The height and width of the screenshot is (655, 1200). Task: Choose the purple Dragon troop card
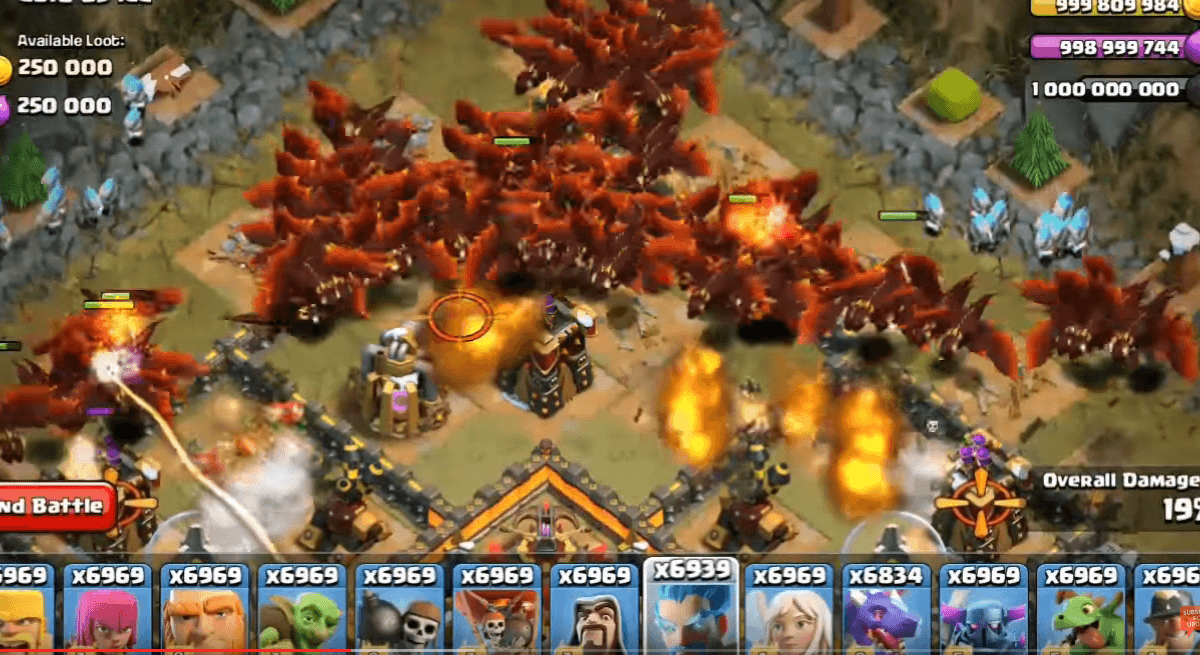(885, 610)
